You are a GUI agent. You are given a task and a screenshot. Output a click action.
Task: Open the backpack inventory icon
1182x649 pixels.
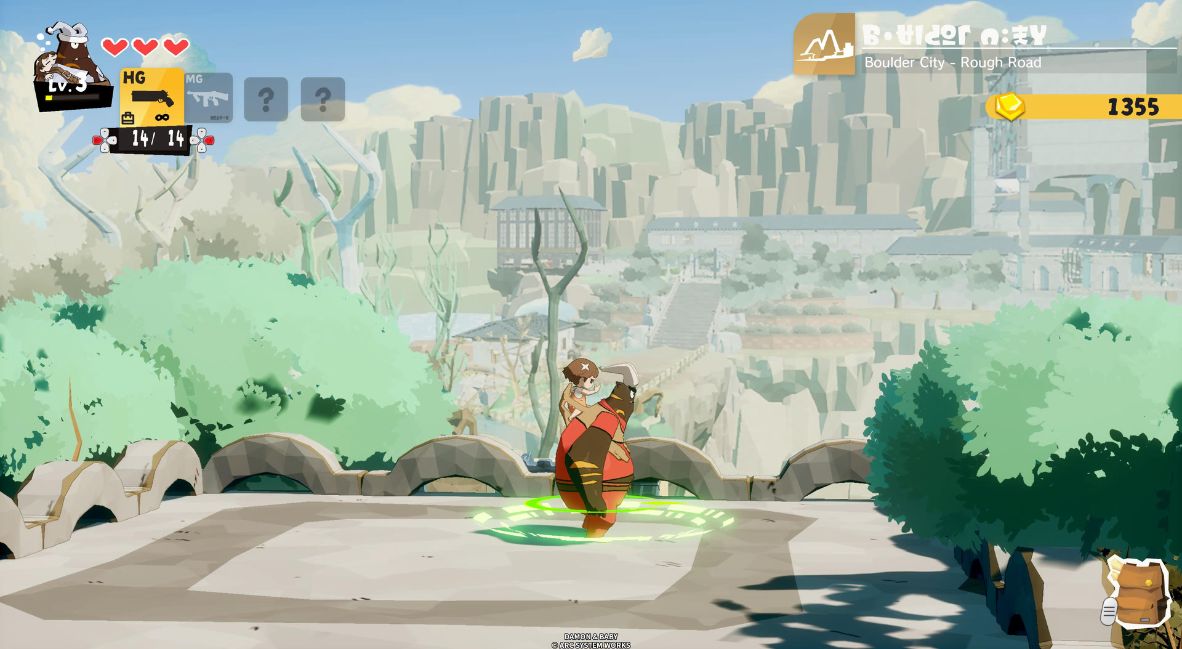coord(1137,593)
